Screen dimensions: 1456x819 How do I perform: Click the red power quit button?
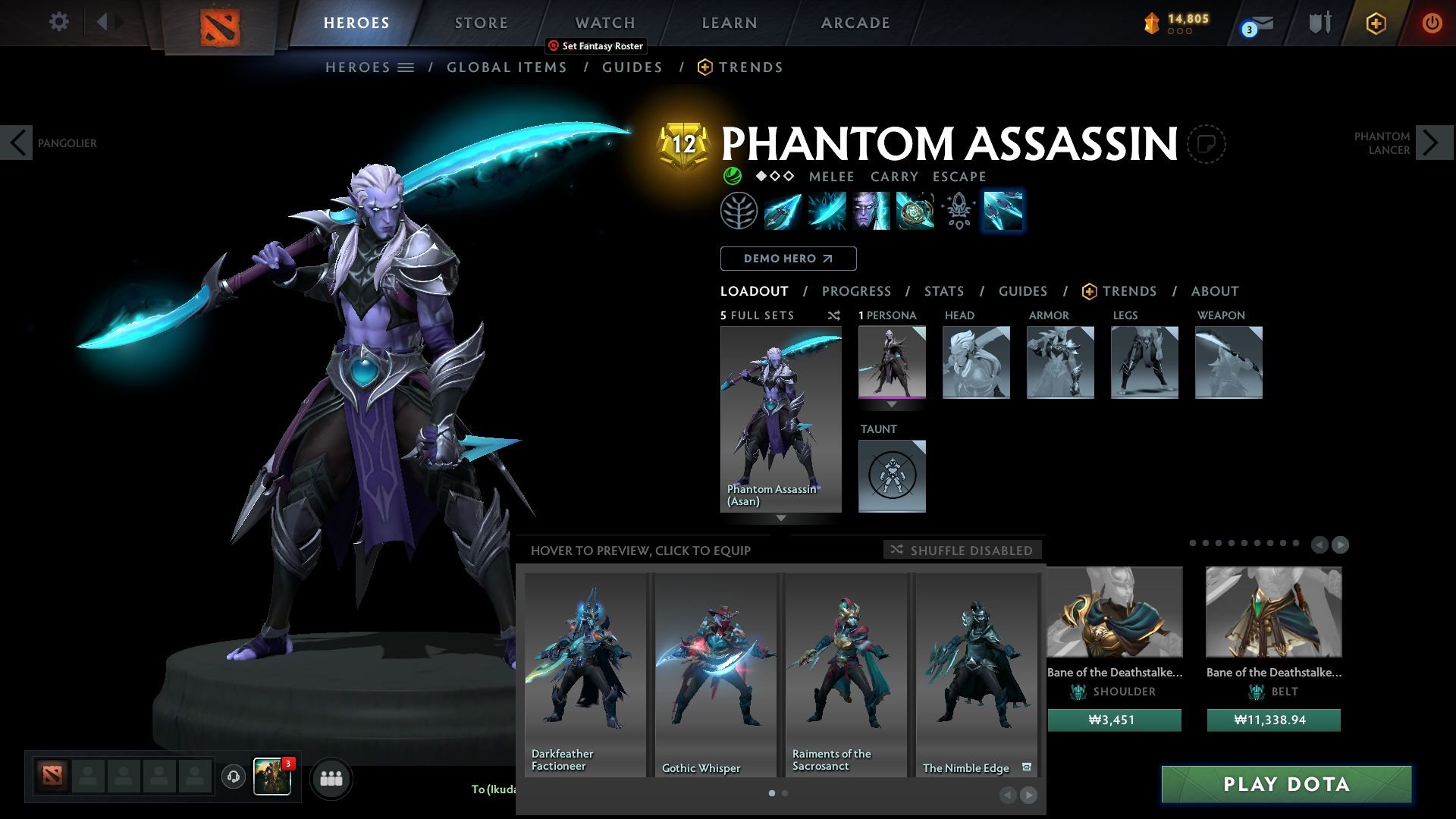(x=1432, y=23)
